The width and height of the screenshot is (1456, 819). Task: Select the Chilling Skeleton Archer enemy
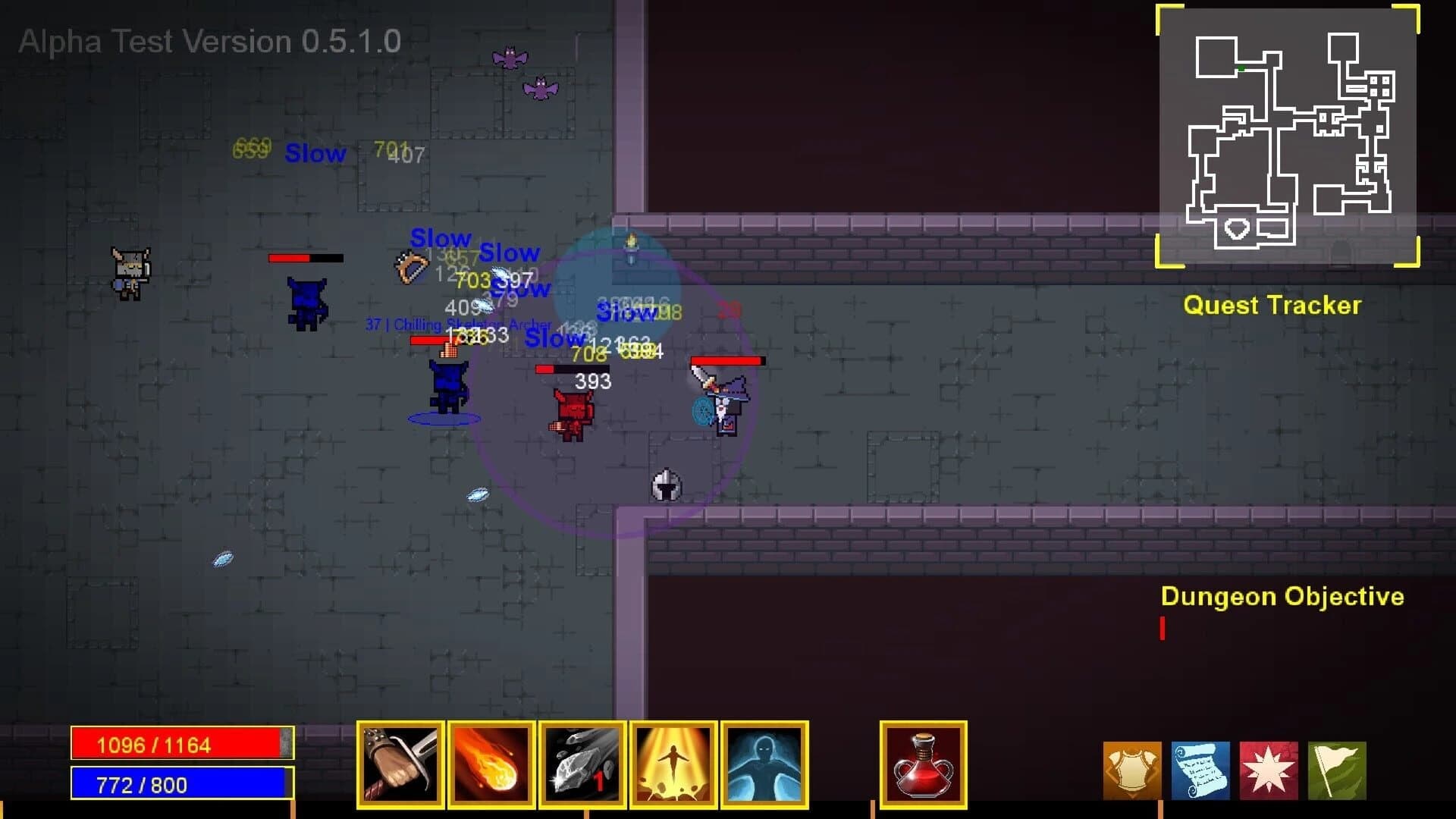click(447, 383)
